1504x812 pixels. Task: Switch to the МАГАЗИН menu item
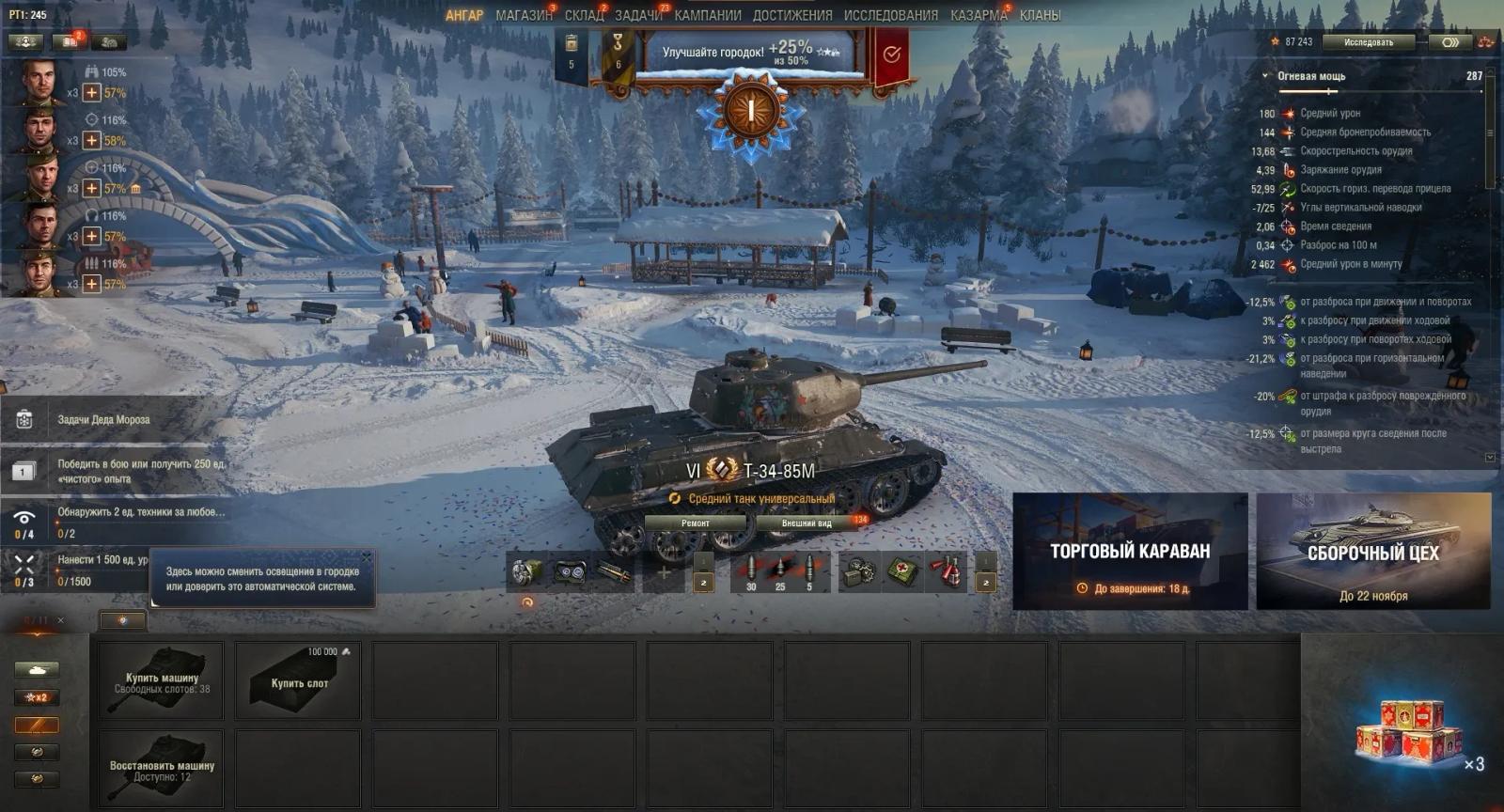525,15
